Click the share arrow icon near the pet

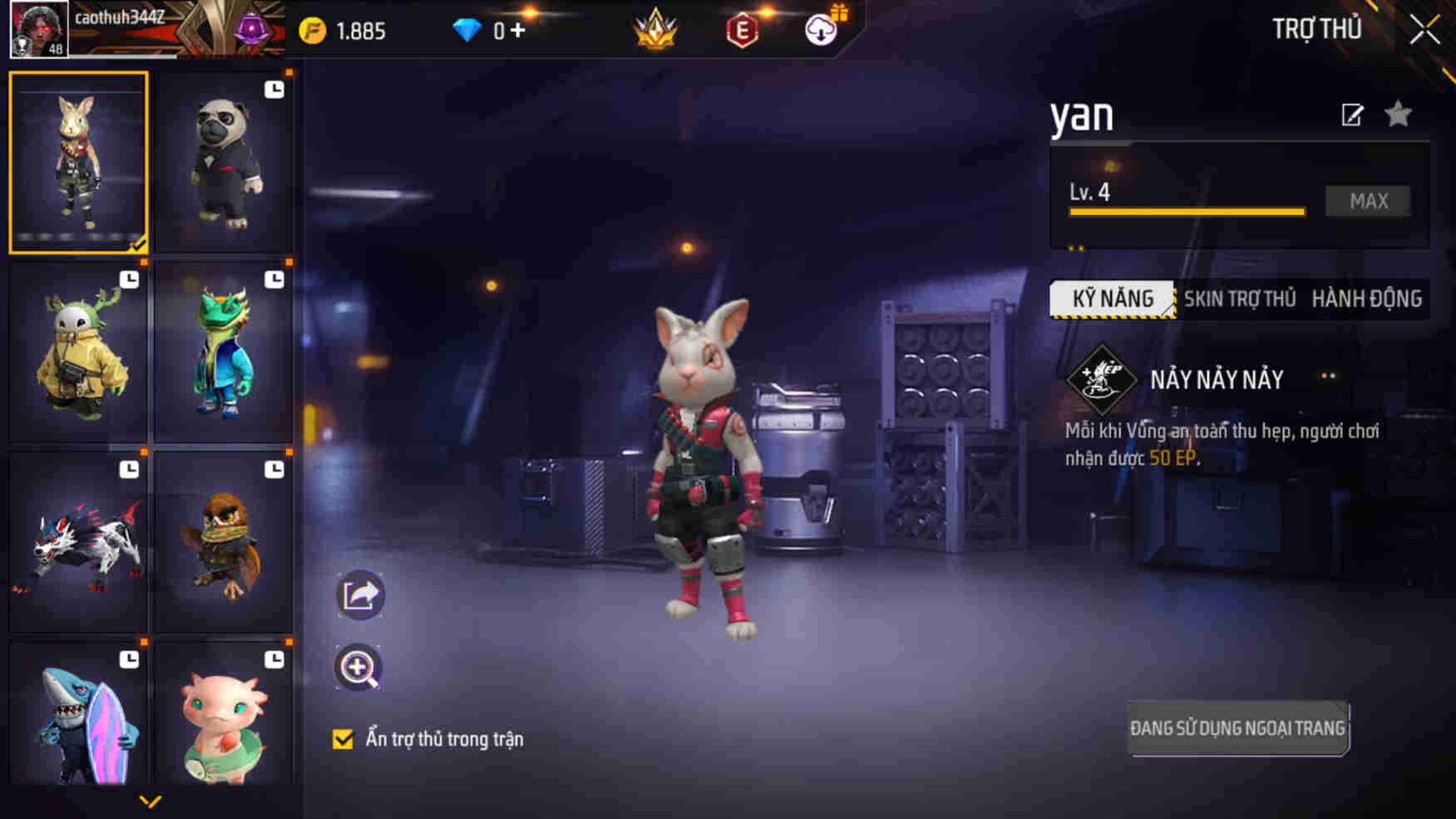361,595
